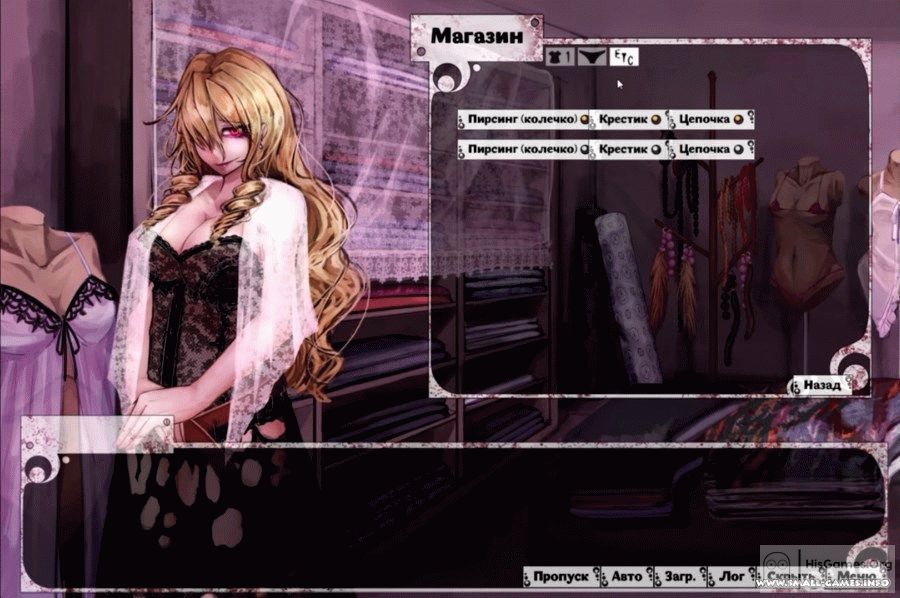The width and height of the screenshot is (900, 598).
Task: Select the ETC shop tab
Action: pos(625,58)
